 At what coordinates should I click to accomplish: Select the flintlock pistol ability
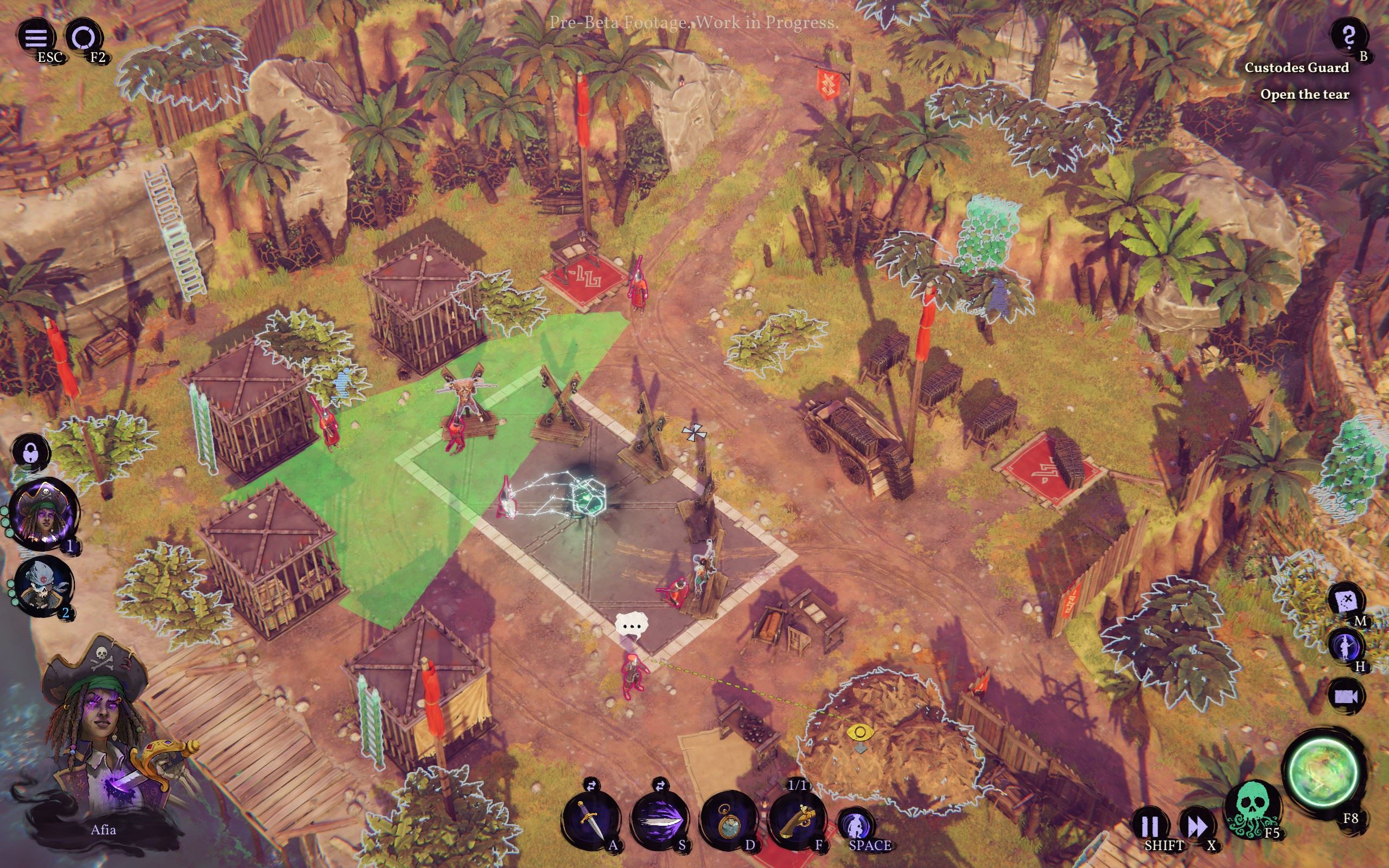click(797, 819)
